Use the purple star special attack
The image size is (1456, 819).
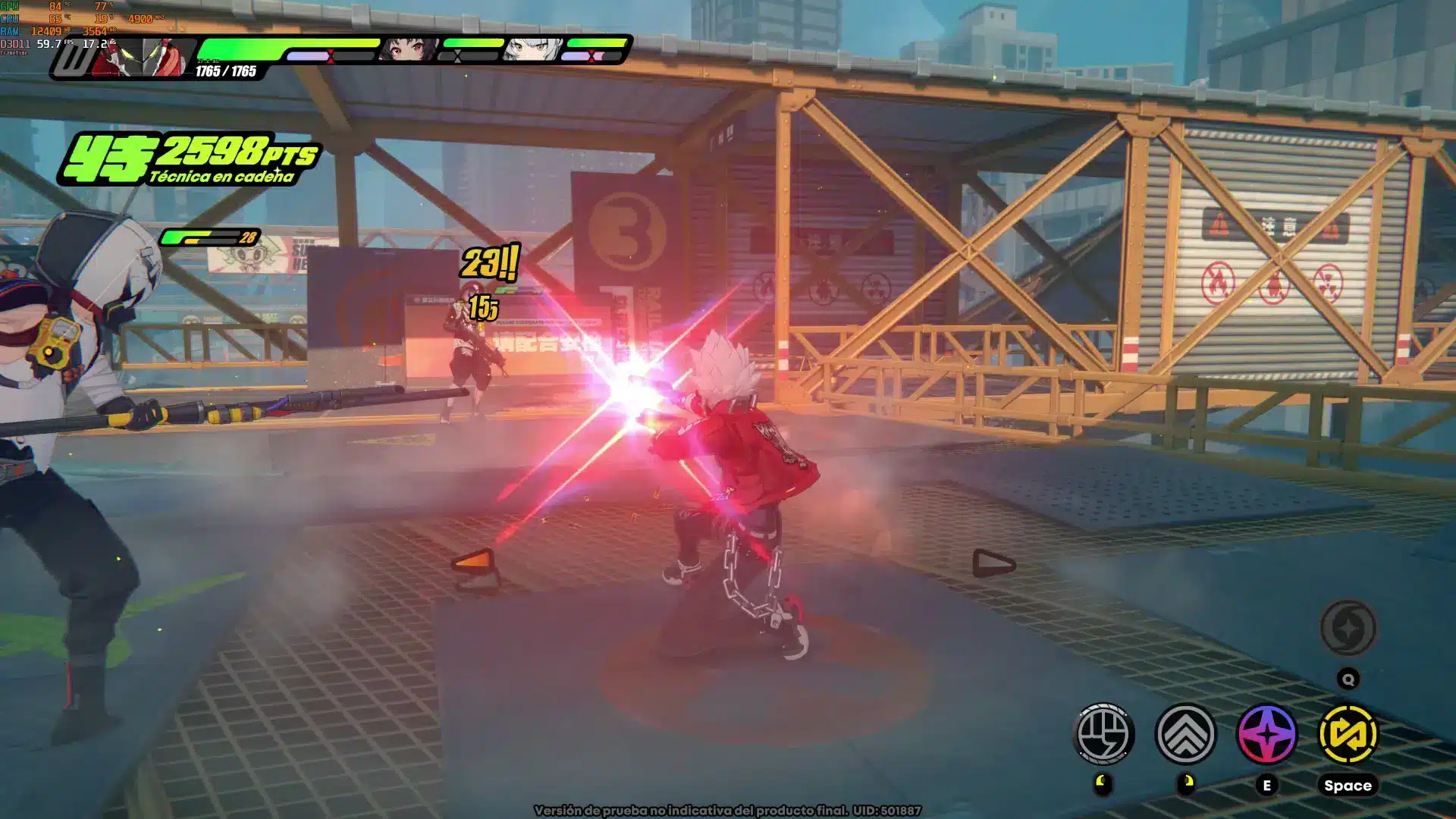1266,734
